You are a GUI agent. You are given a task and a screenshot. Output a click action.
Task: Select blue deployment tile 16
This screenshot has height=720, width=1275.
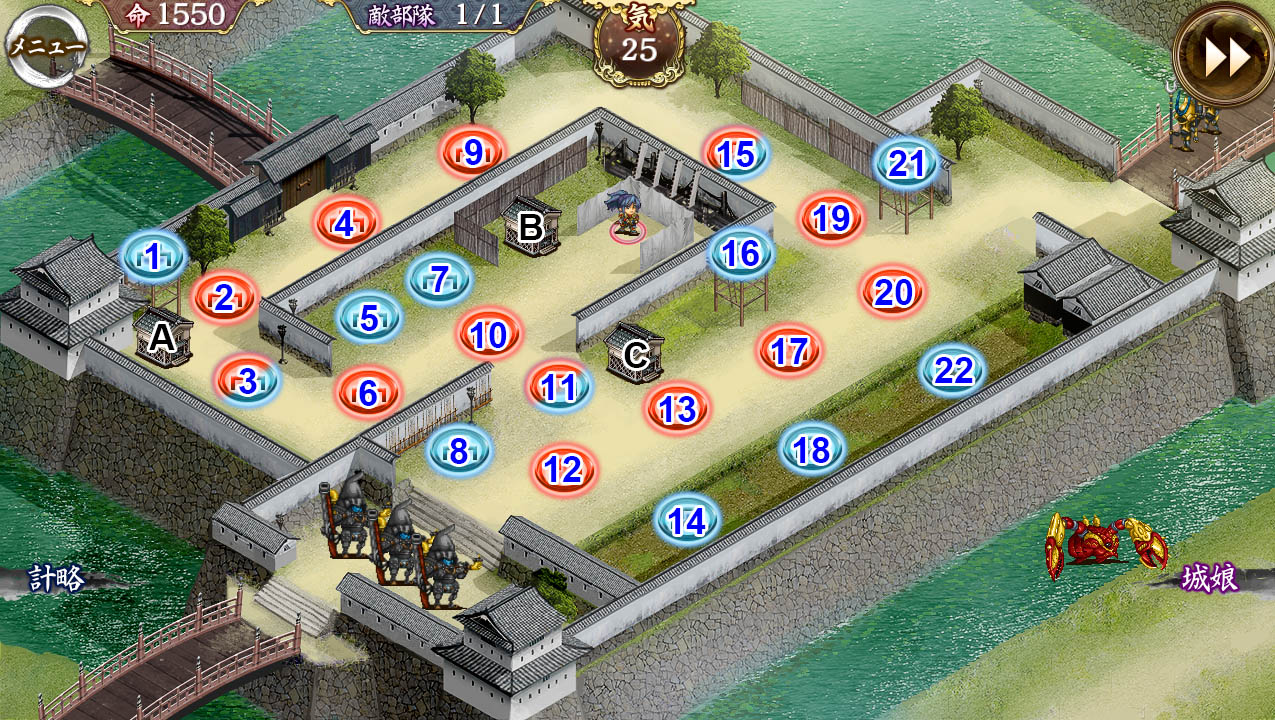[741, 253]
